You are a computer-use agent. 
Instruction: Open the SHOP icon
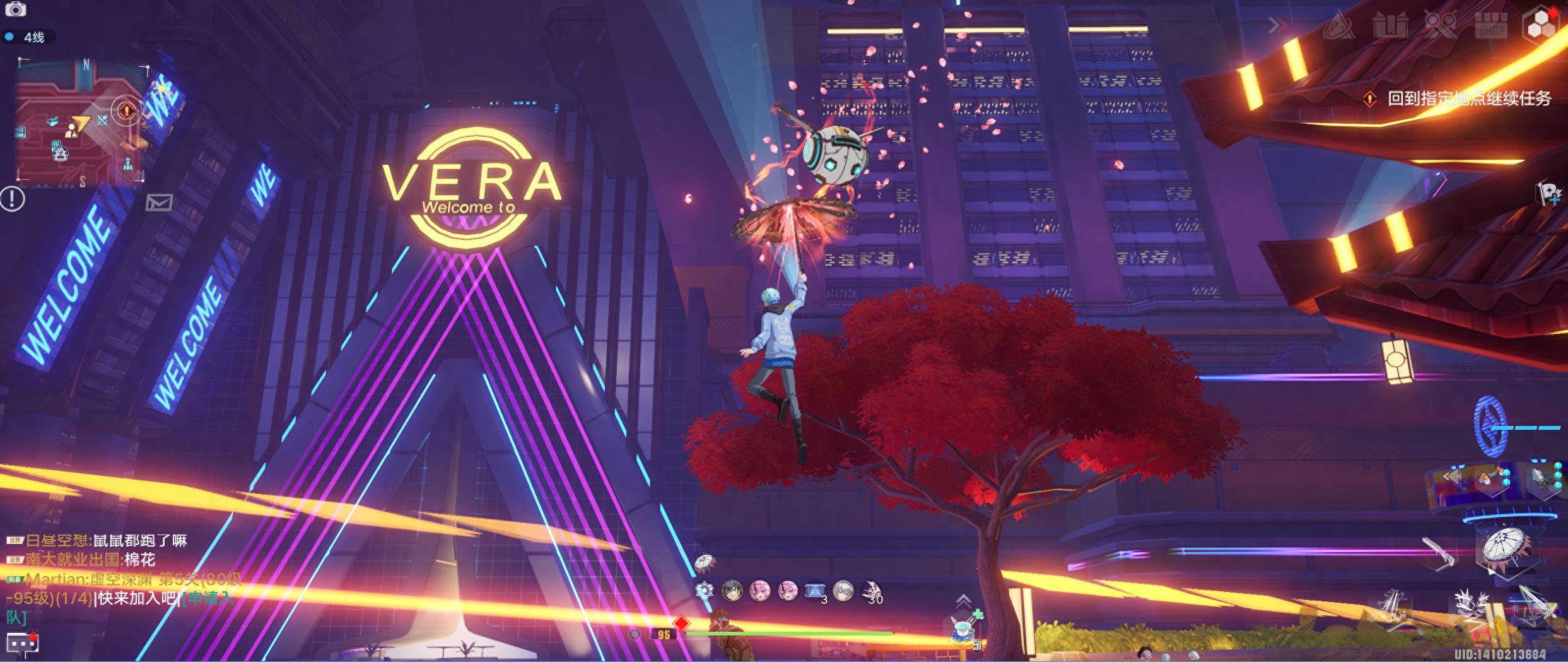tap(1491, 27)
